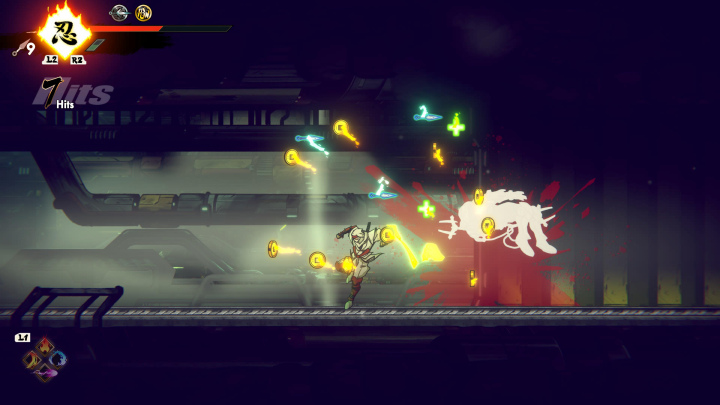The width and height of the screenshot is (720, 405).
Task: Activate the purple dash ninpo skill
Action: (x=44, y=373)
